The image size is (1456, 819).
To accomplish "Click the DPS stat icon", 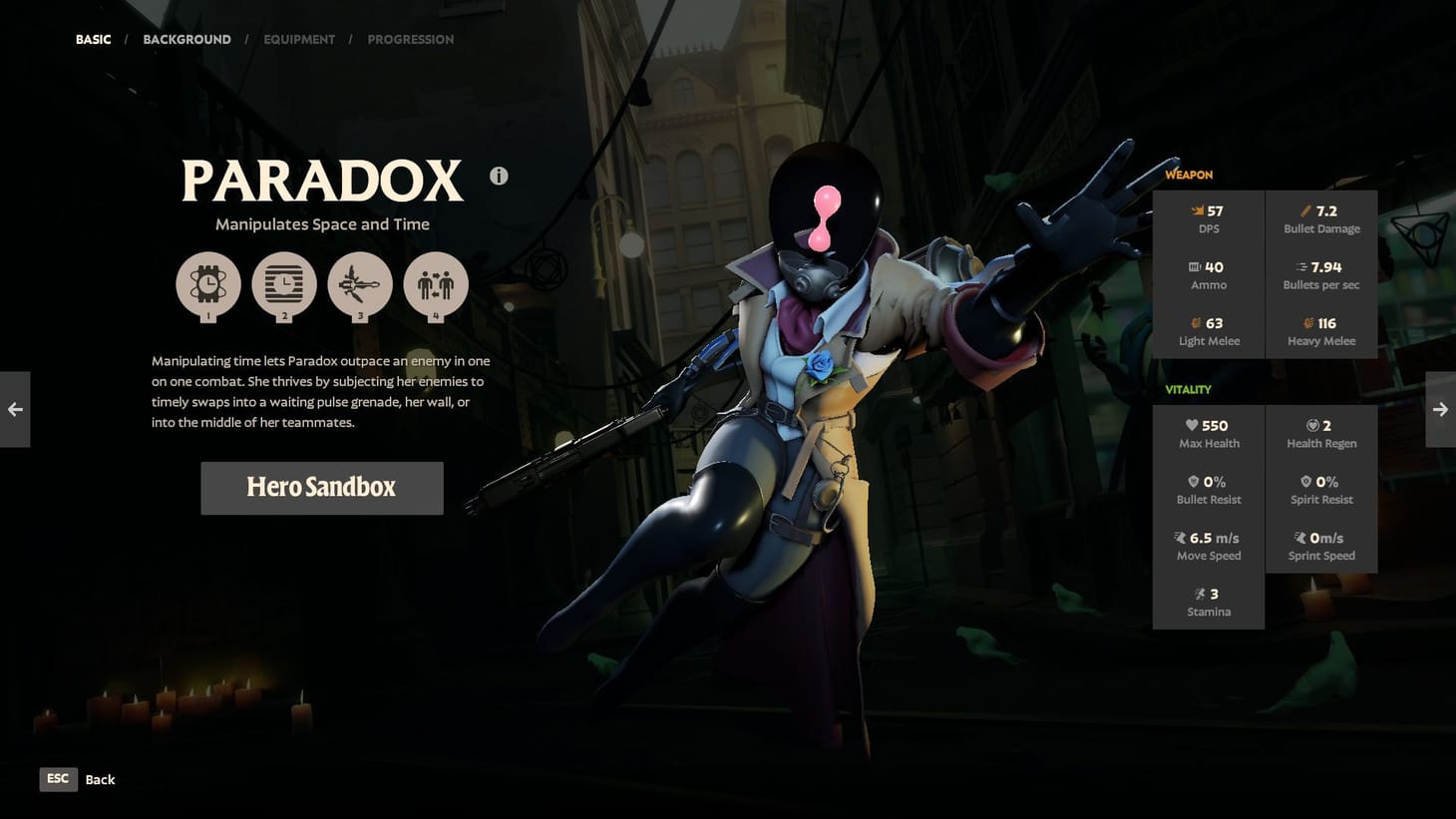I will click(x=1196, y=210).
